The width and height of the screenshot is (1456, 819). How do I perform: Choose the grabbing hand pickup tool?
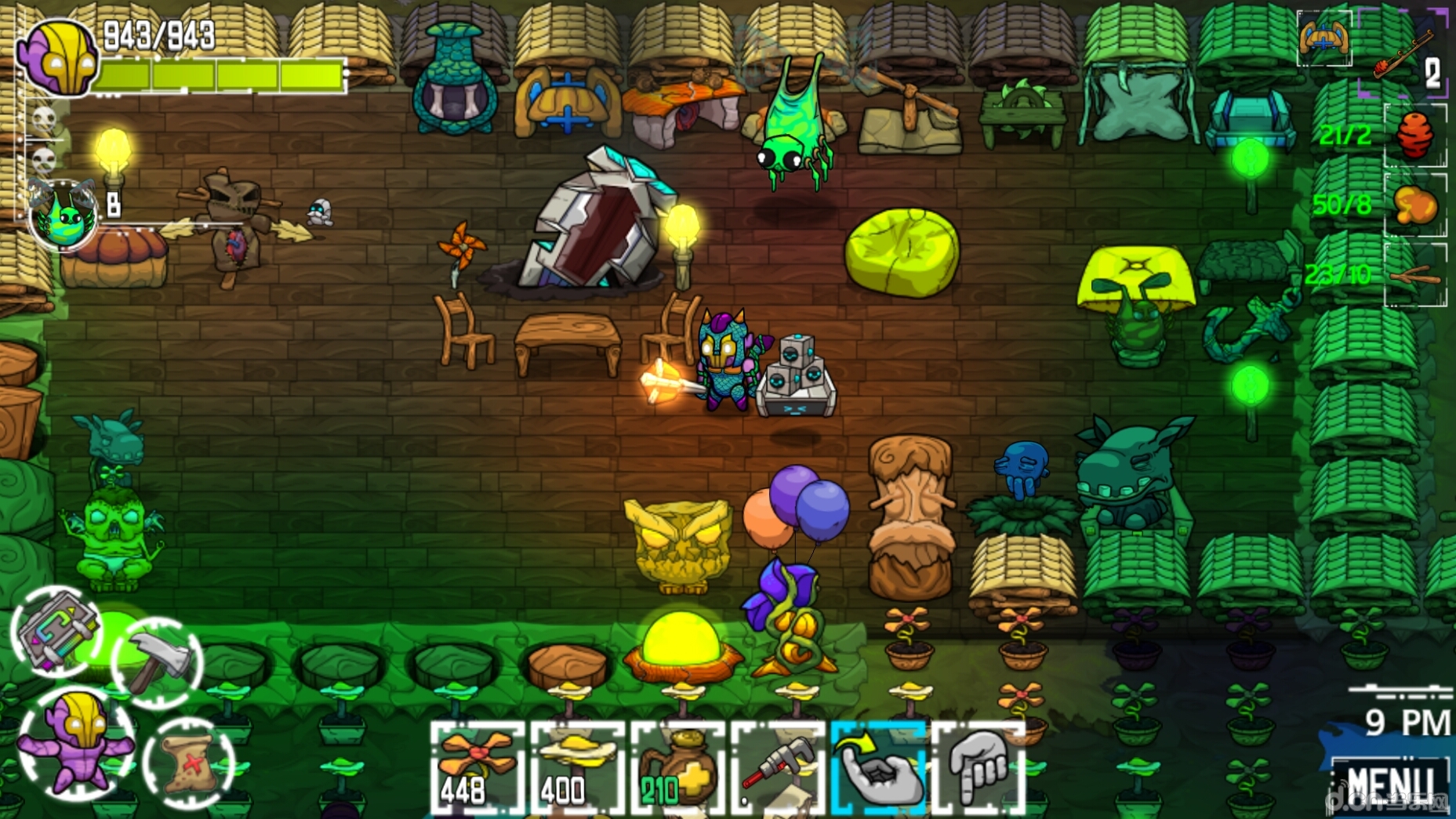[x=878, y=769]
